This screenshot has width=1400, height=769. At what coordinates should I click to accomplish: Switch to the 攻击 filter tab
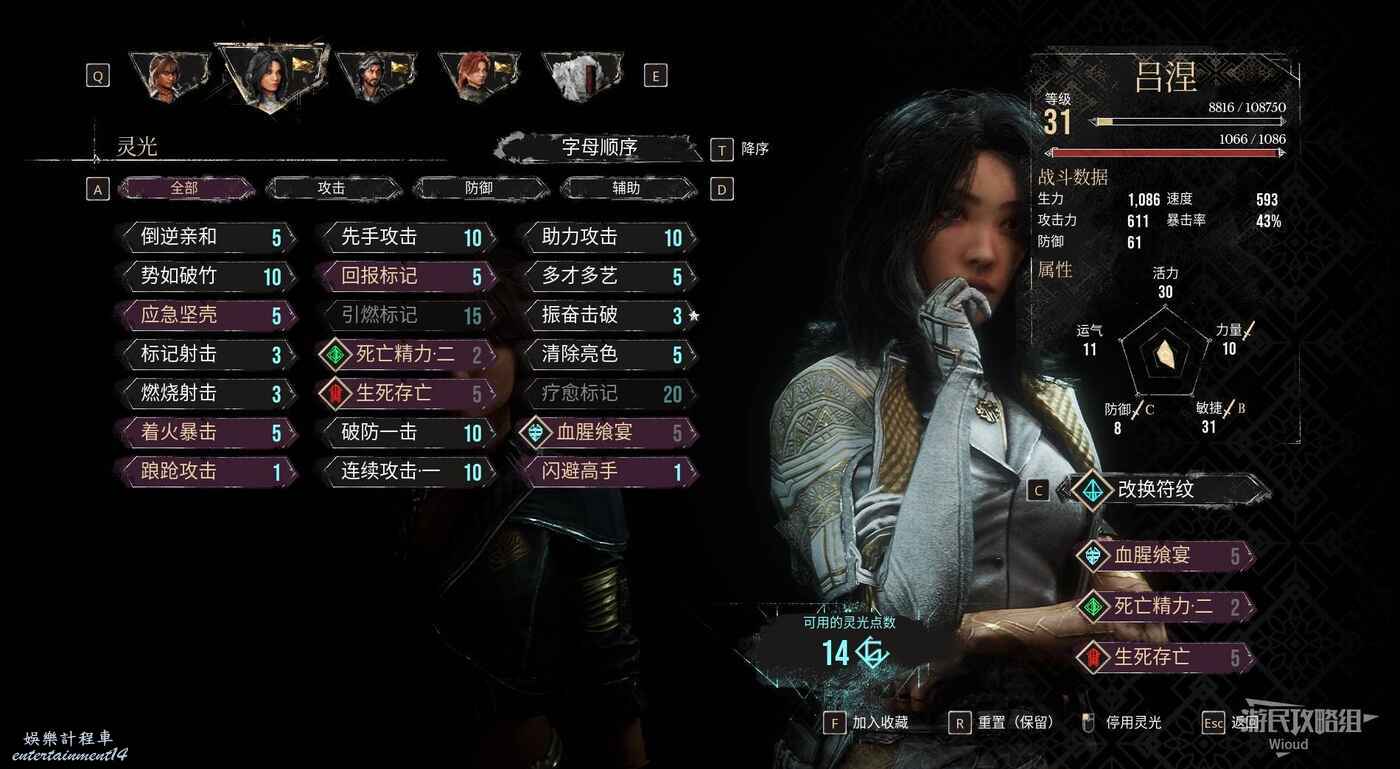click(332, 188)
